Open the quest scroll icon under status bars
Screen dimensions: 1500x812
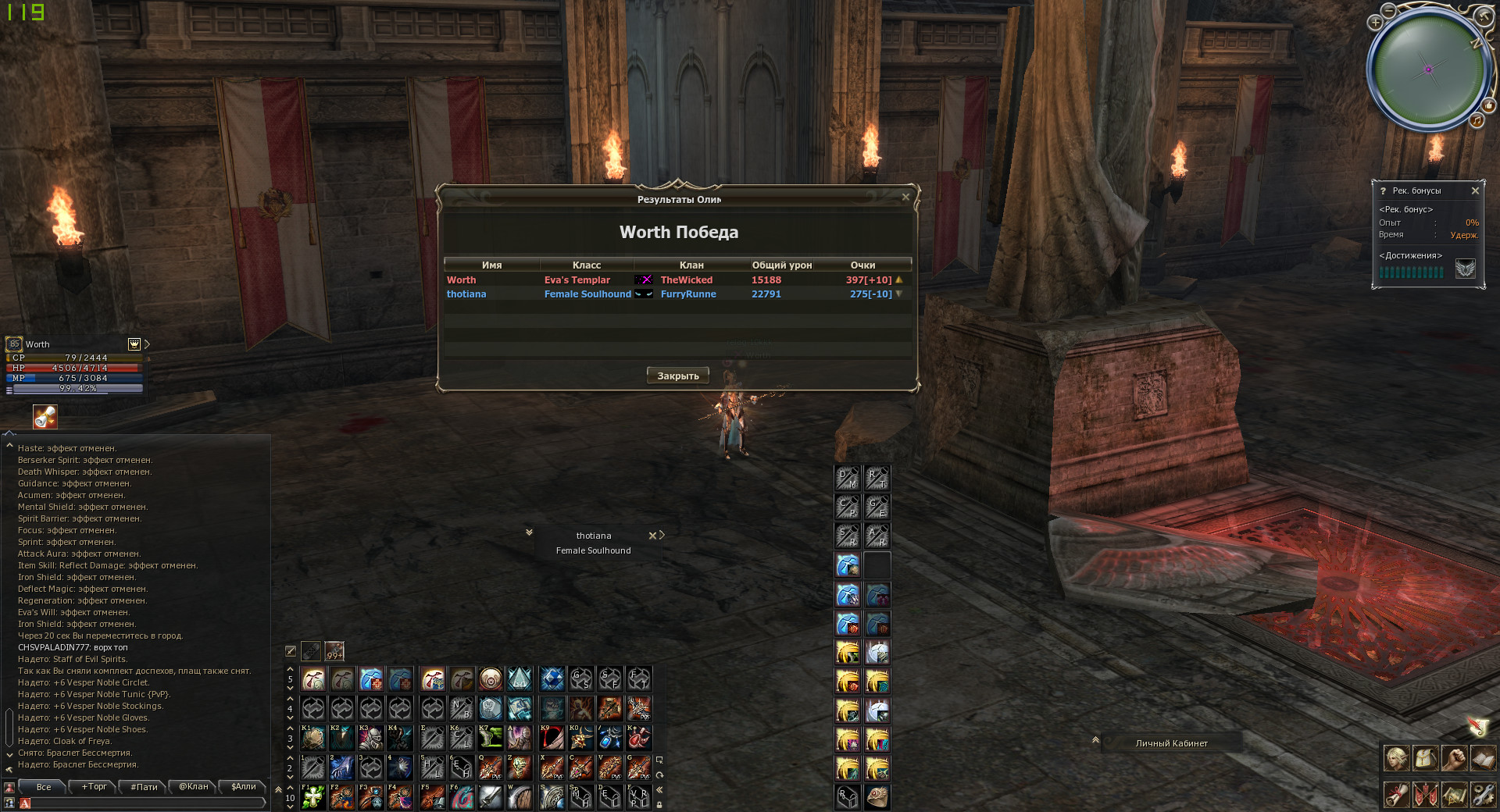(x=45, y=417)
